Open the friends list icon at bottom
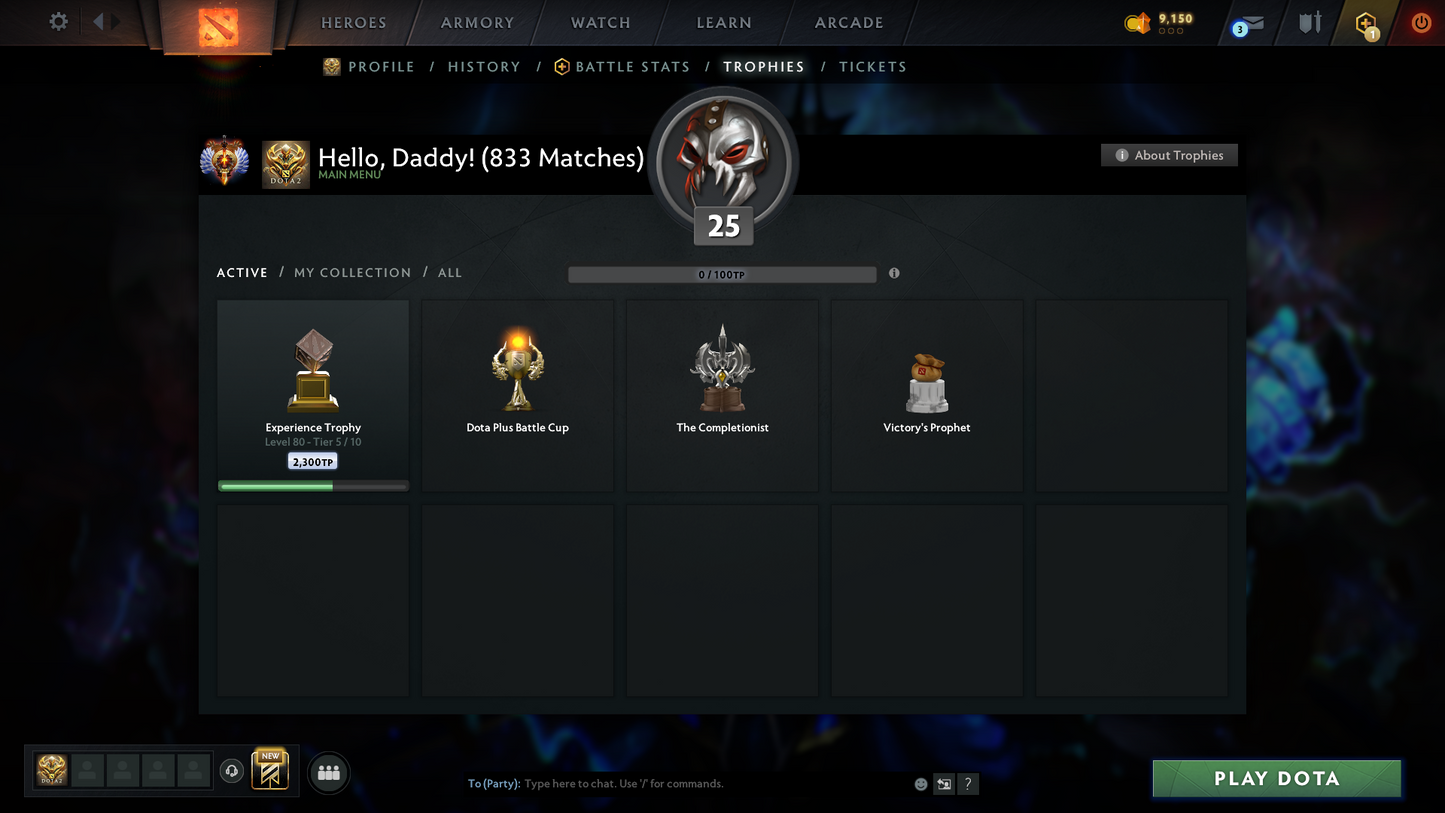The height and width of the screenshot is (813, 1445). (328, 772)
